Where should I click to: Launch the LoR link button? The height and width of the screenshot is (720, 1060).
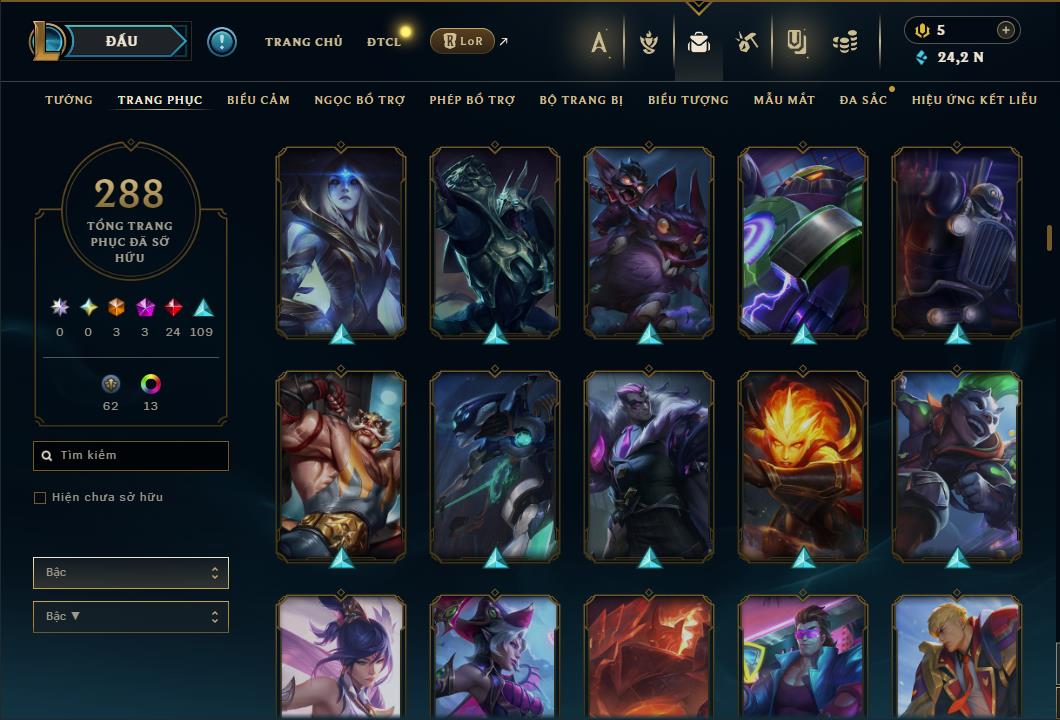coord(462,41)
